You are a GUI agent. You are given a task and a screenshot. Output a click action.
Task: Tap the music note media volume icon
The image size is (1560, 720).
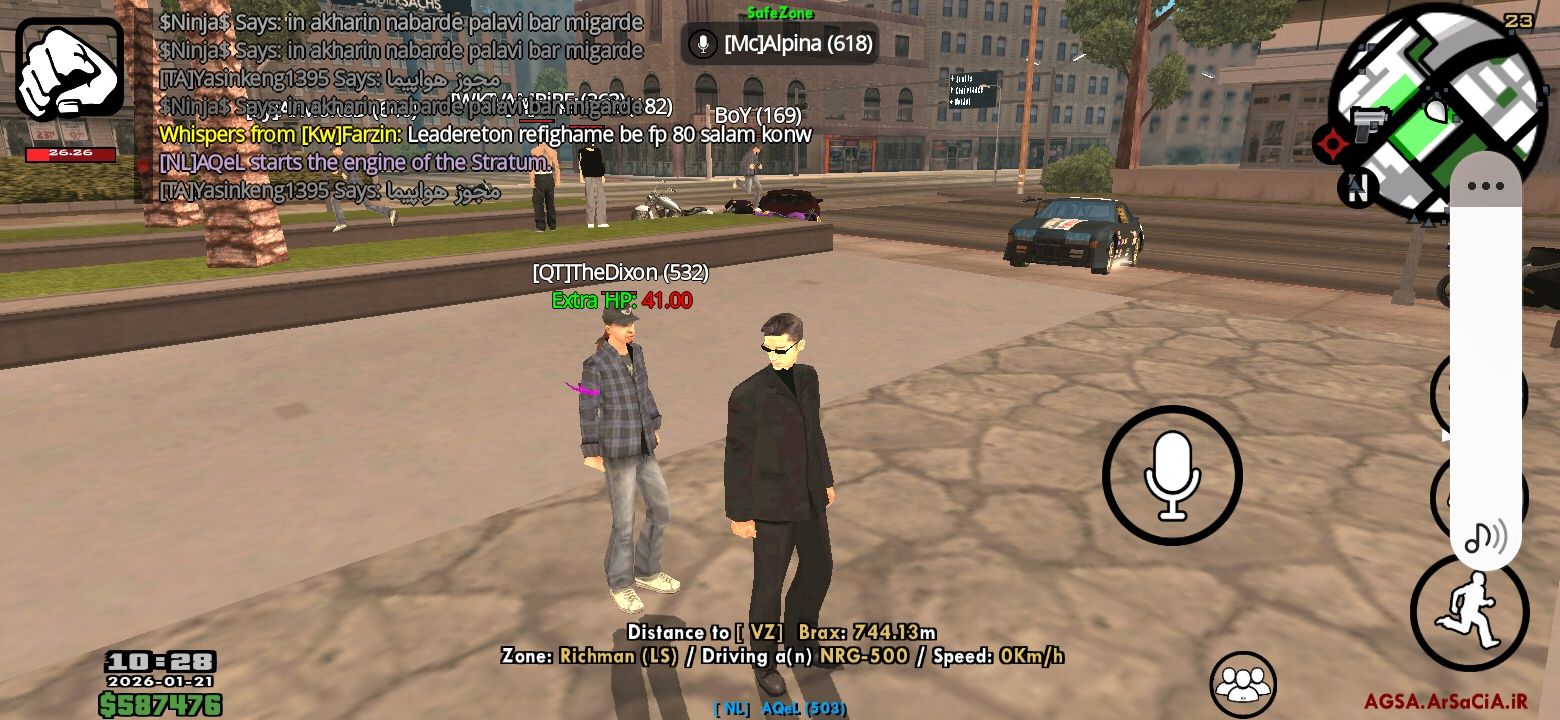[x=1485, y=538]
